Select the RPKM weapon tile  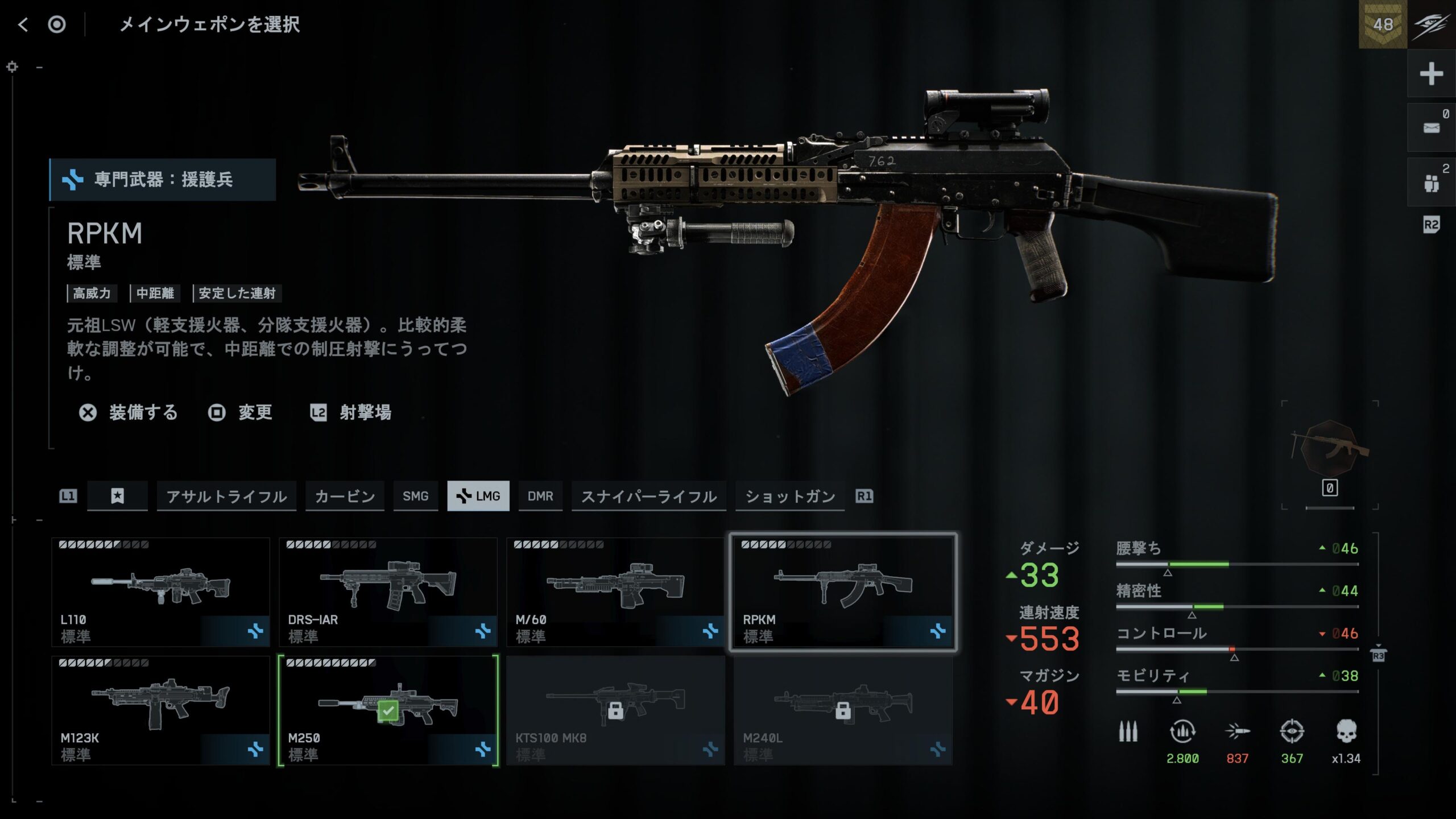(x=843, y=591)
